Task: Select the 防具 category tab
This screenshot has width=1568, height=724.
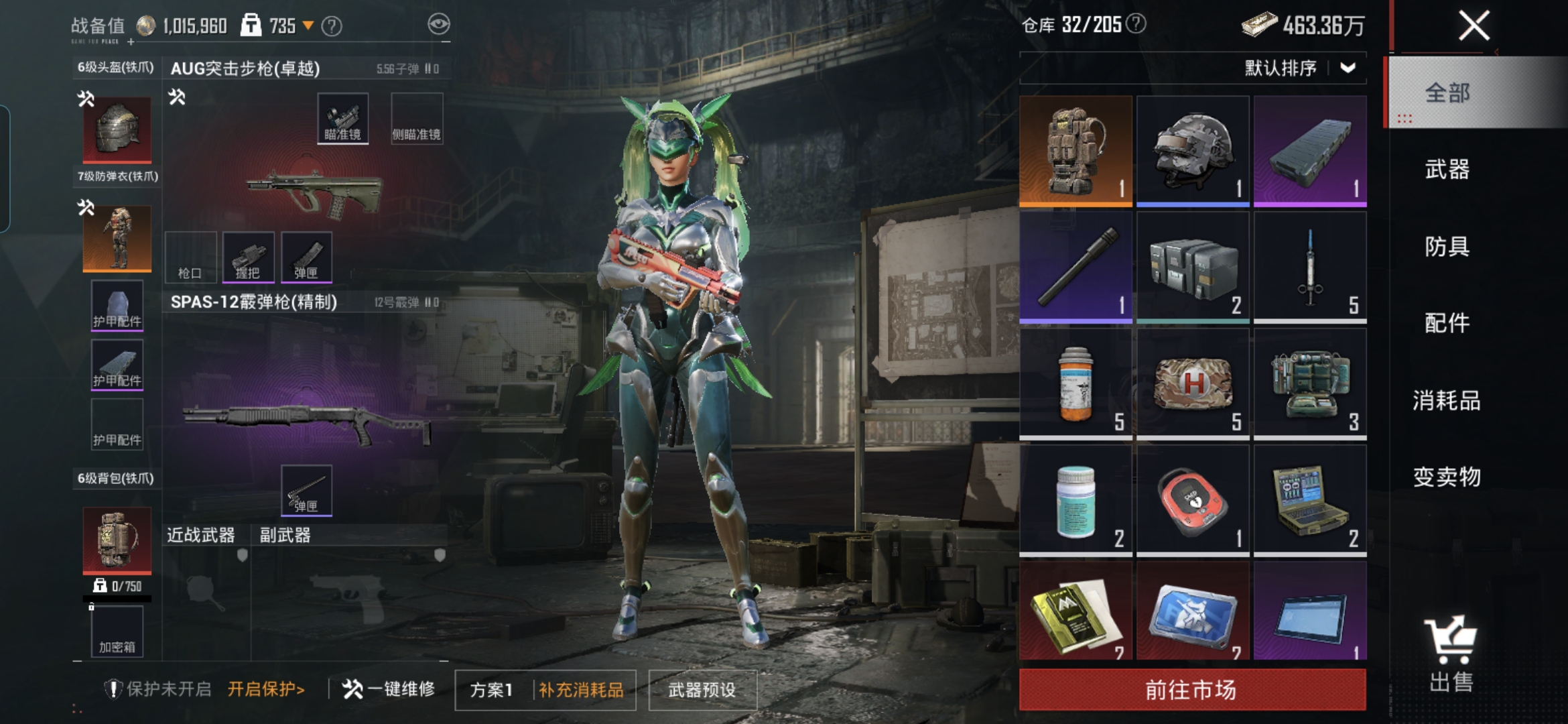Action: click(x=1447, y=246)
